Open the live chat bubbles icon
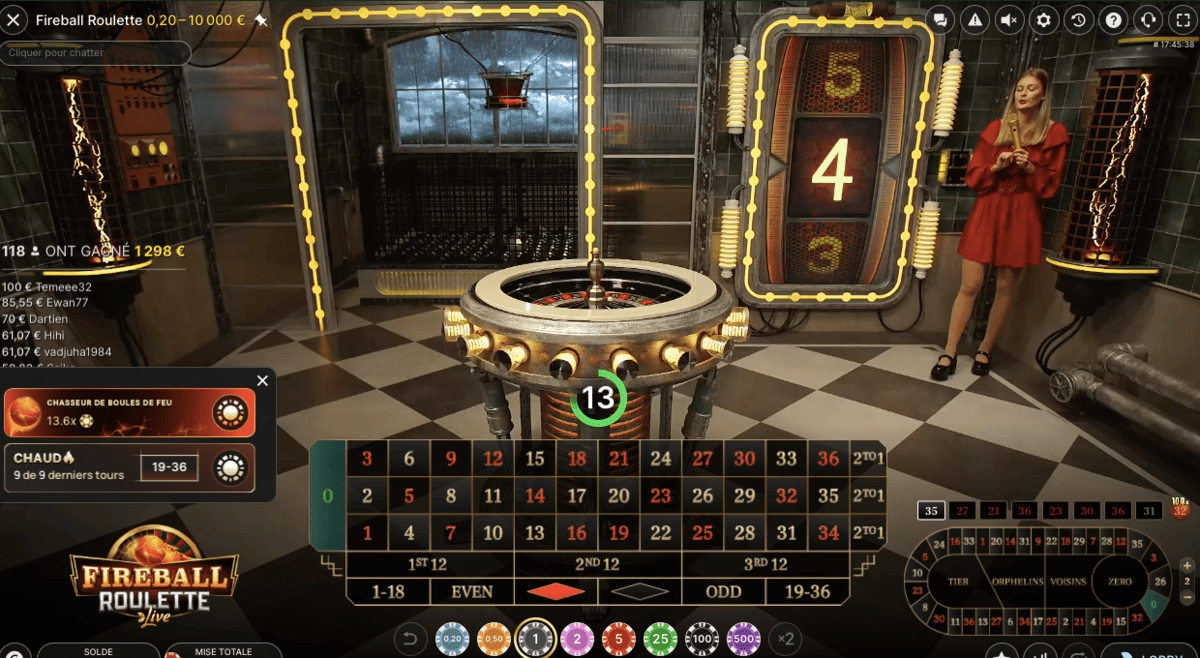The image size is (1200, 658). click(940, 20)
